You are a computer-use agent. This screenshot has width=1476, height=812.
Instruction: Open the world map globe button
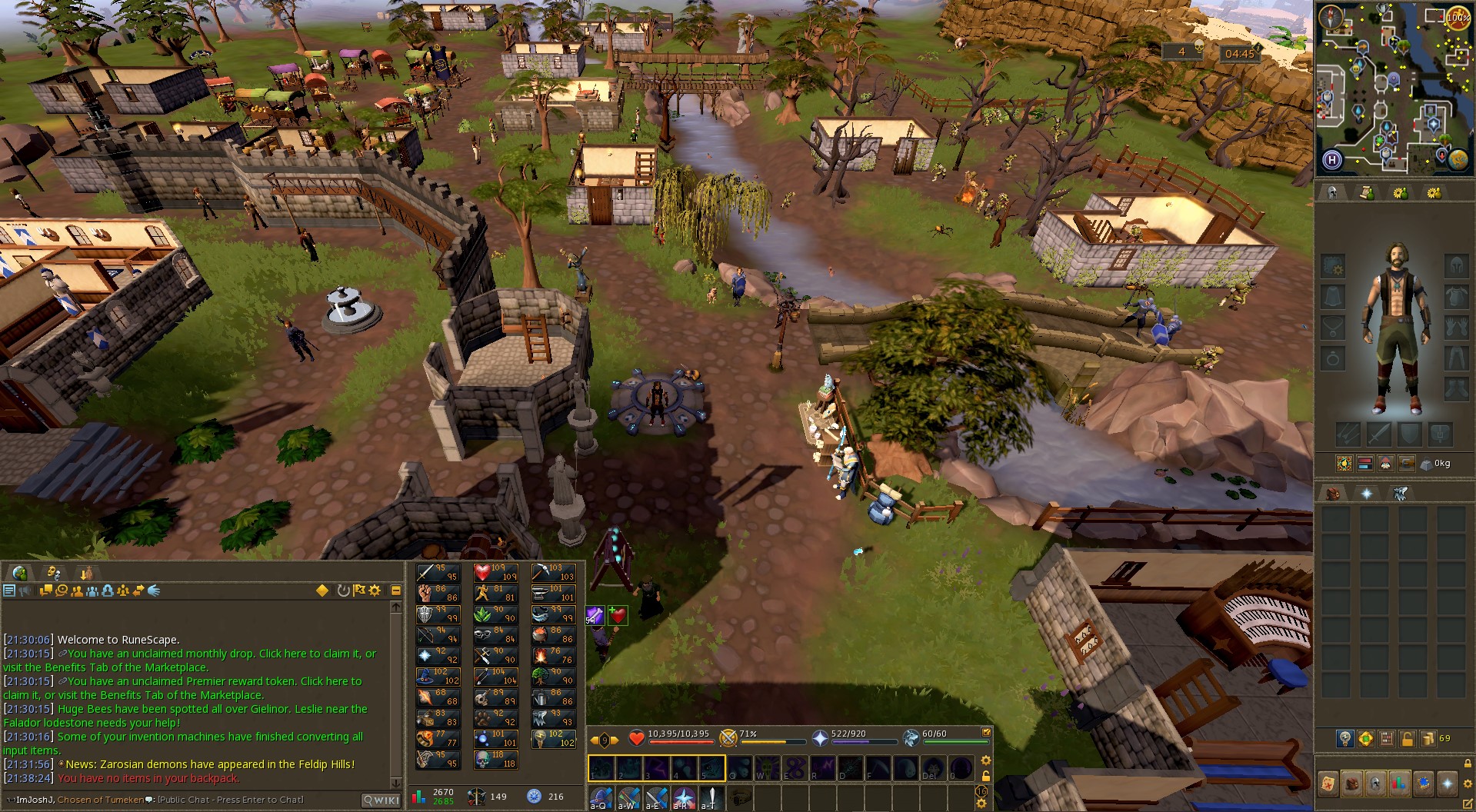click(1460, 160)
